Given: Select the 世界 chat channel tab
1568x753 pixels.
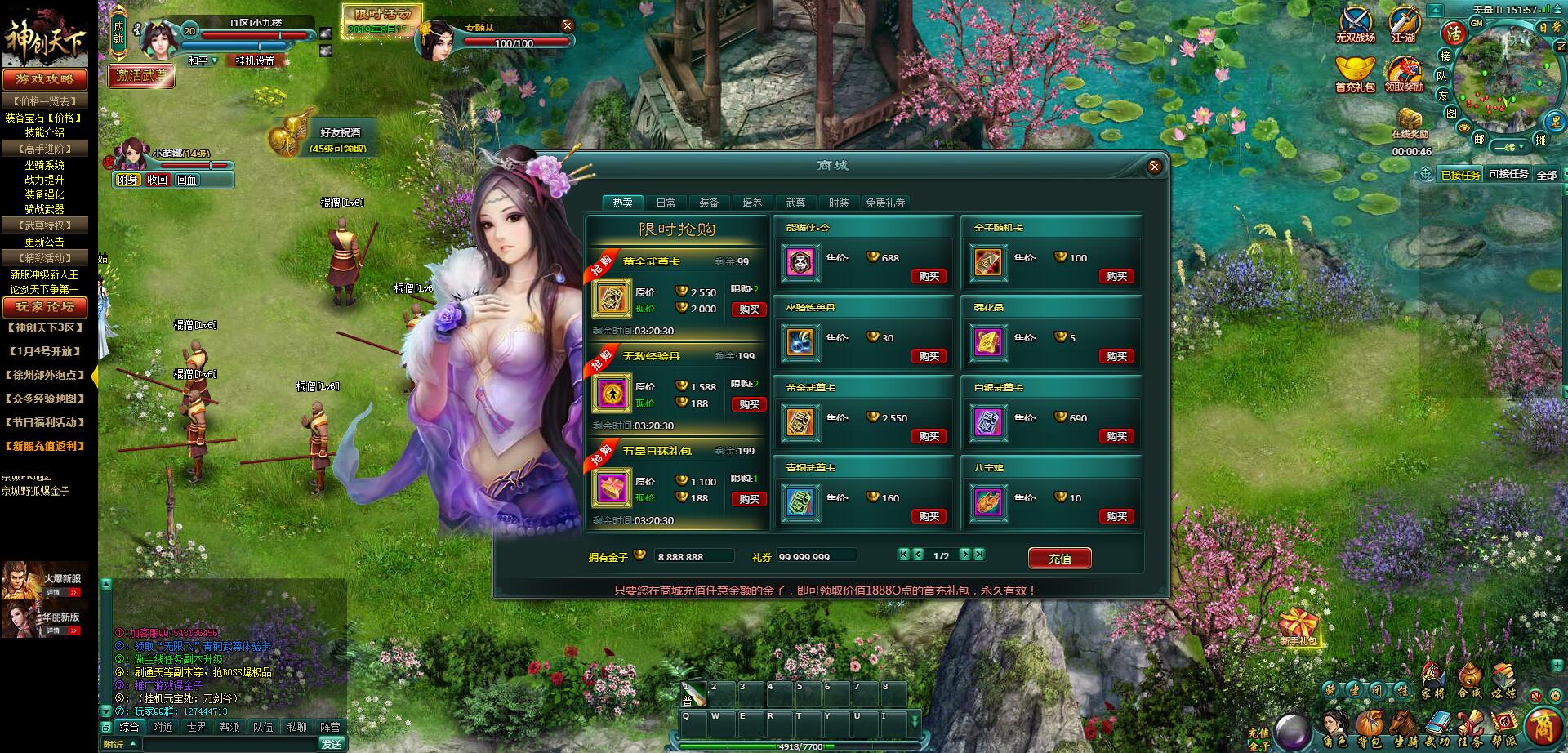Looking at the screenshot, I should coord(196,727).
